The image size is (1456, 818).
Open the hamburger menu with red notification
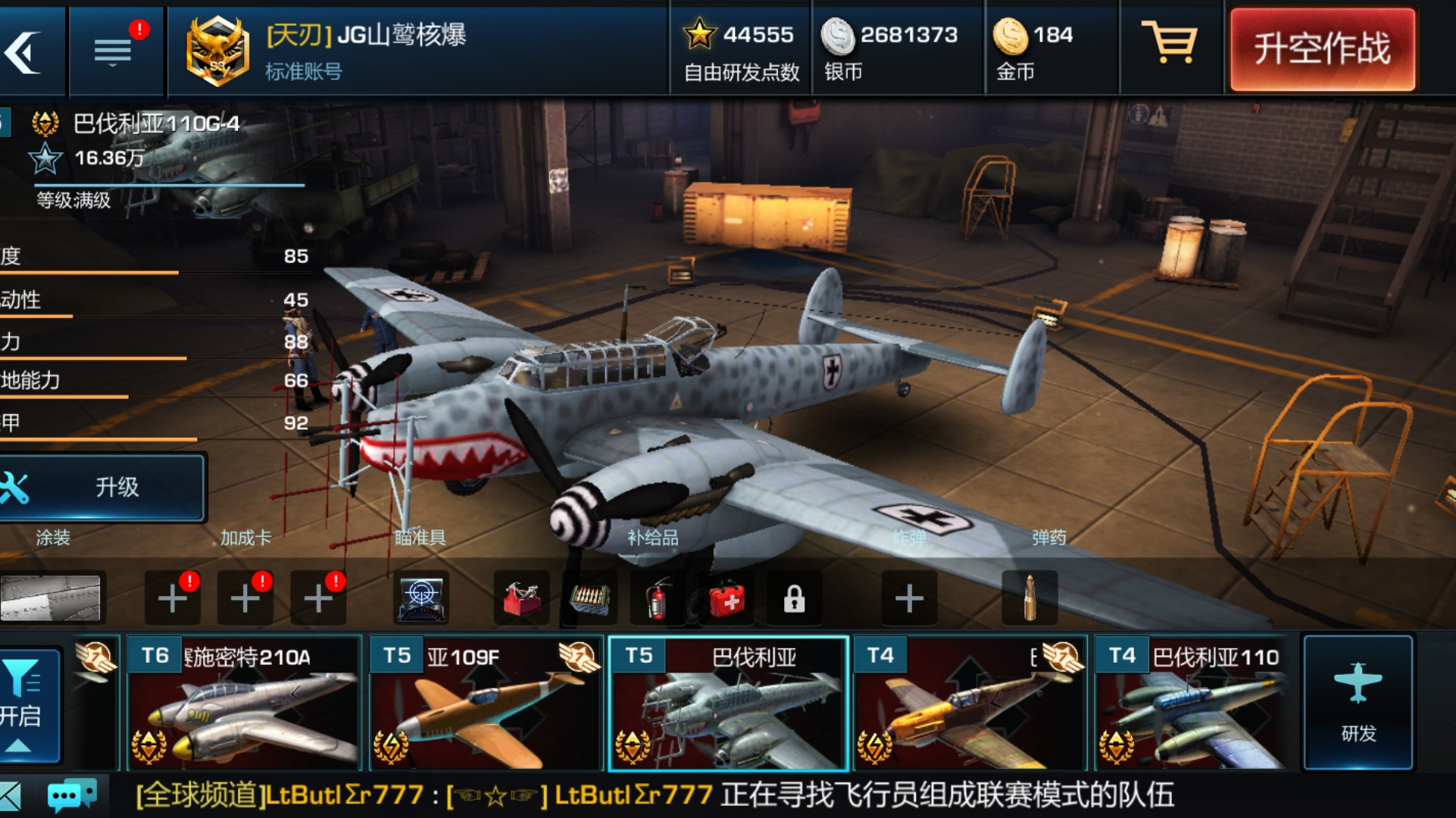(x=114, y=52)
